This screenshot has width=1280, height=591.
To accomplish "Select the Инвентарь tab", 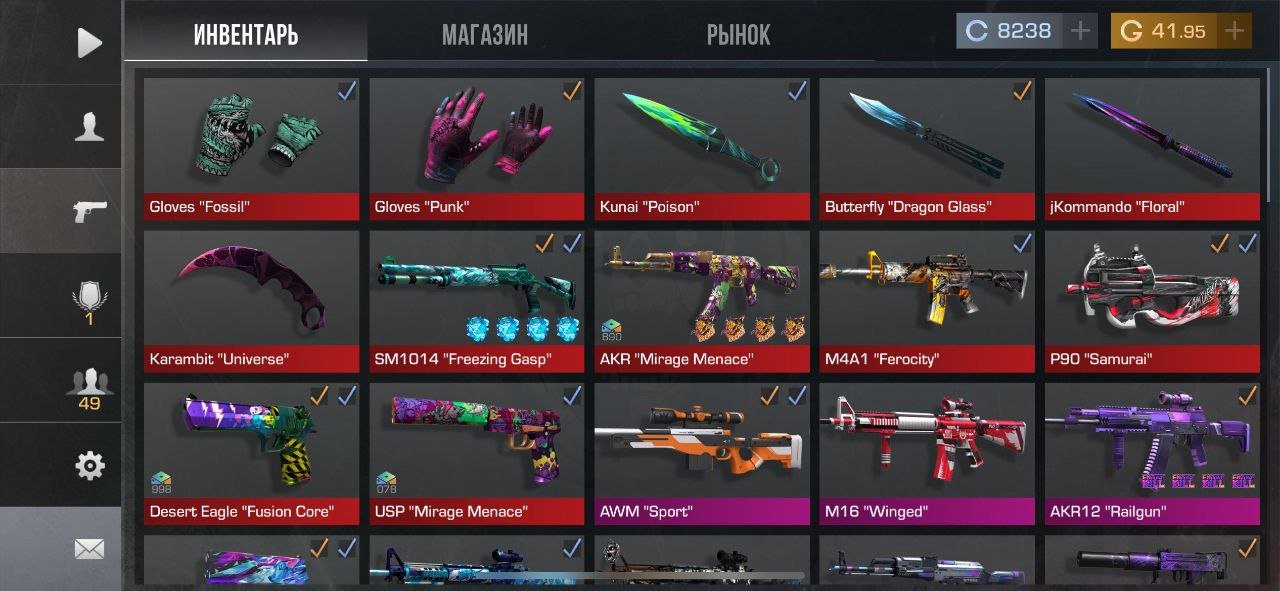I will 246,36.
